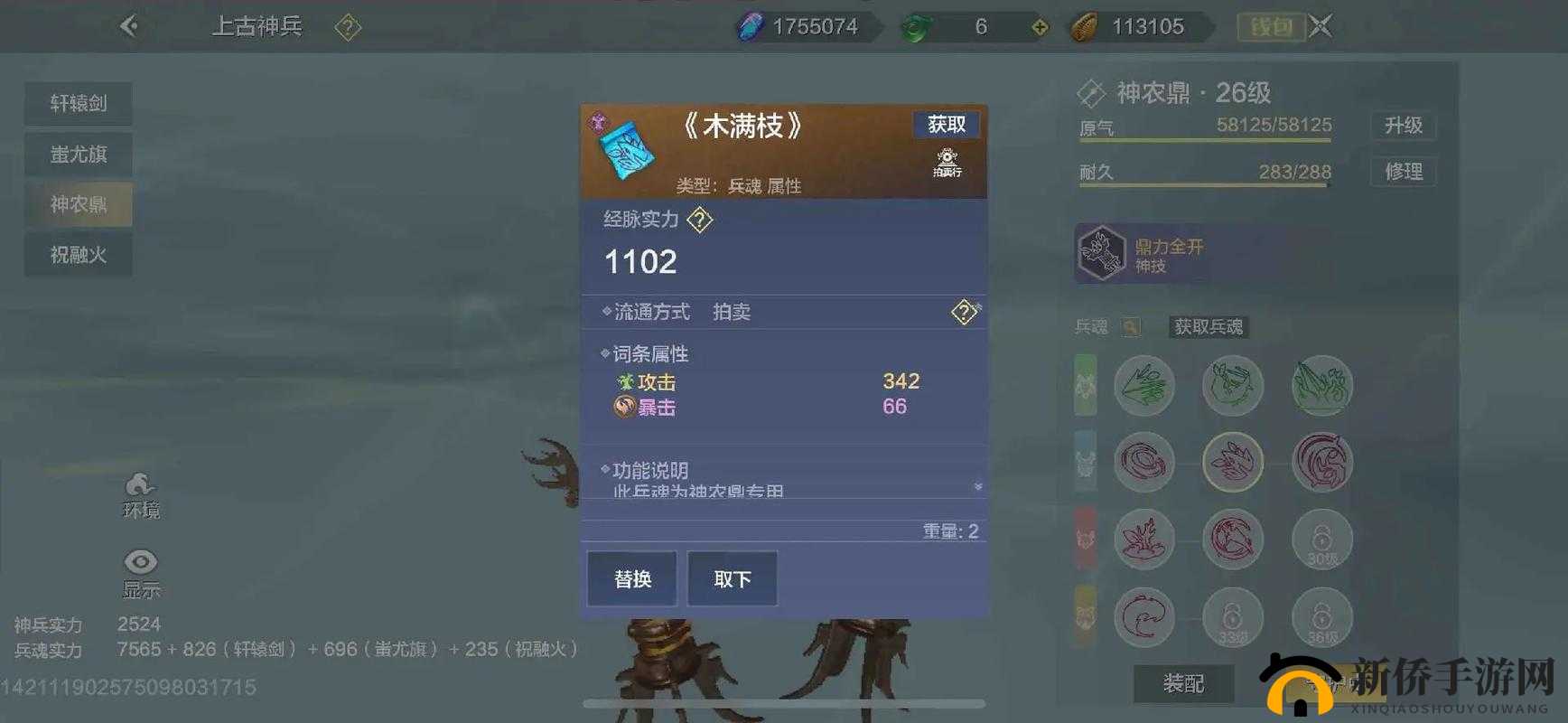This screenshot has height=723, width=1568.
Task: Tap the magnifier icon next to 兵魂
Action: (x=1133, y=327)
